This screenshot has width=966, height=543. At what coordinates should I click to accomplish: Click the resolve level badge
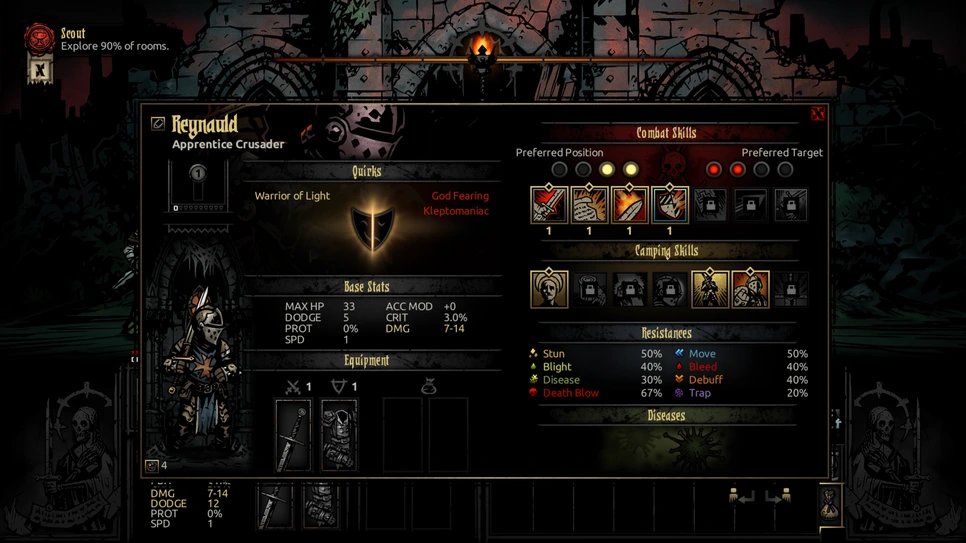point(198,173)
